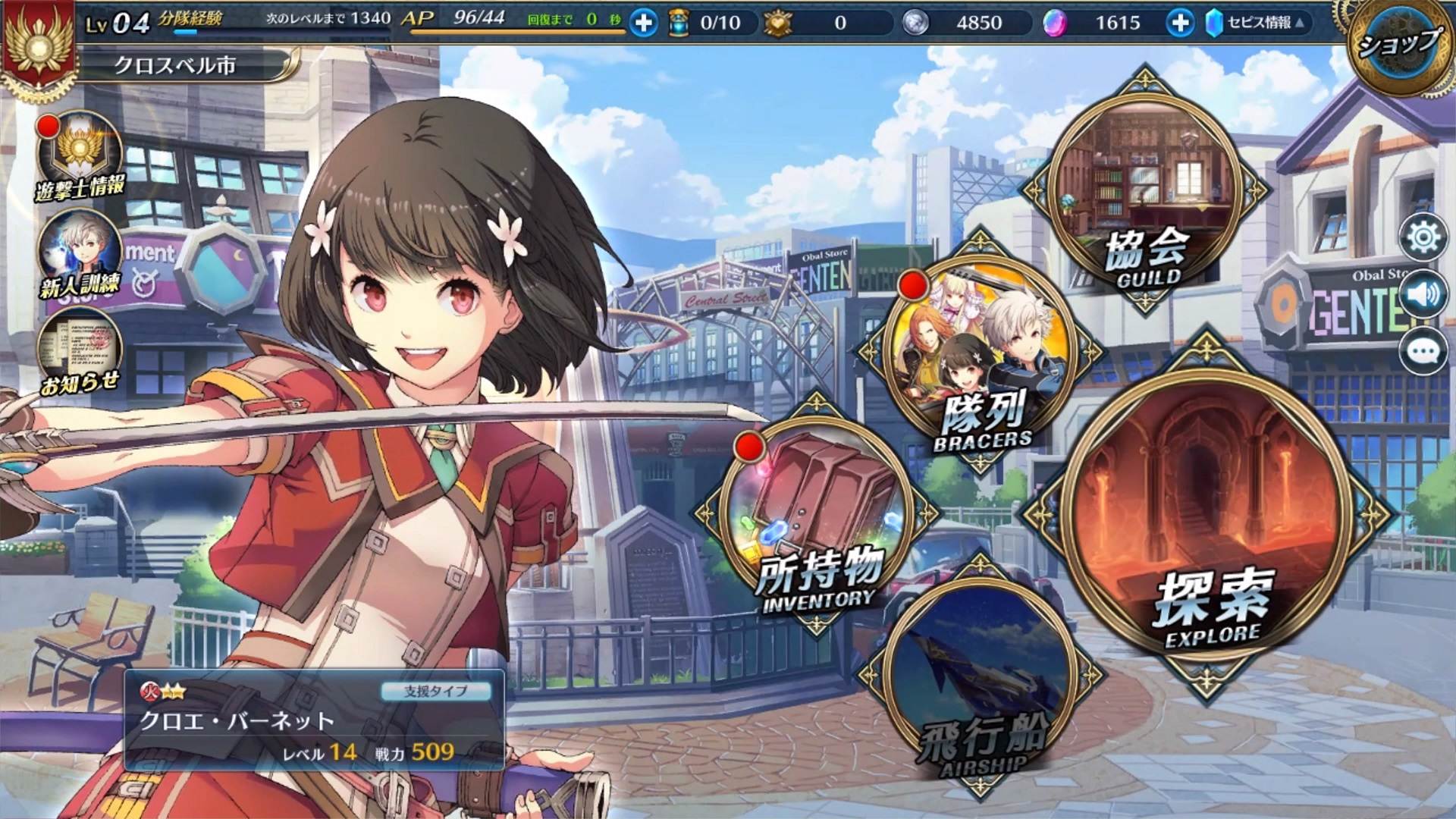Click the gear settings icon
Image resolution: width=1456 pixels, height=819 pixels.
pyautogui.click(x=1423, y=238)
